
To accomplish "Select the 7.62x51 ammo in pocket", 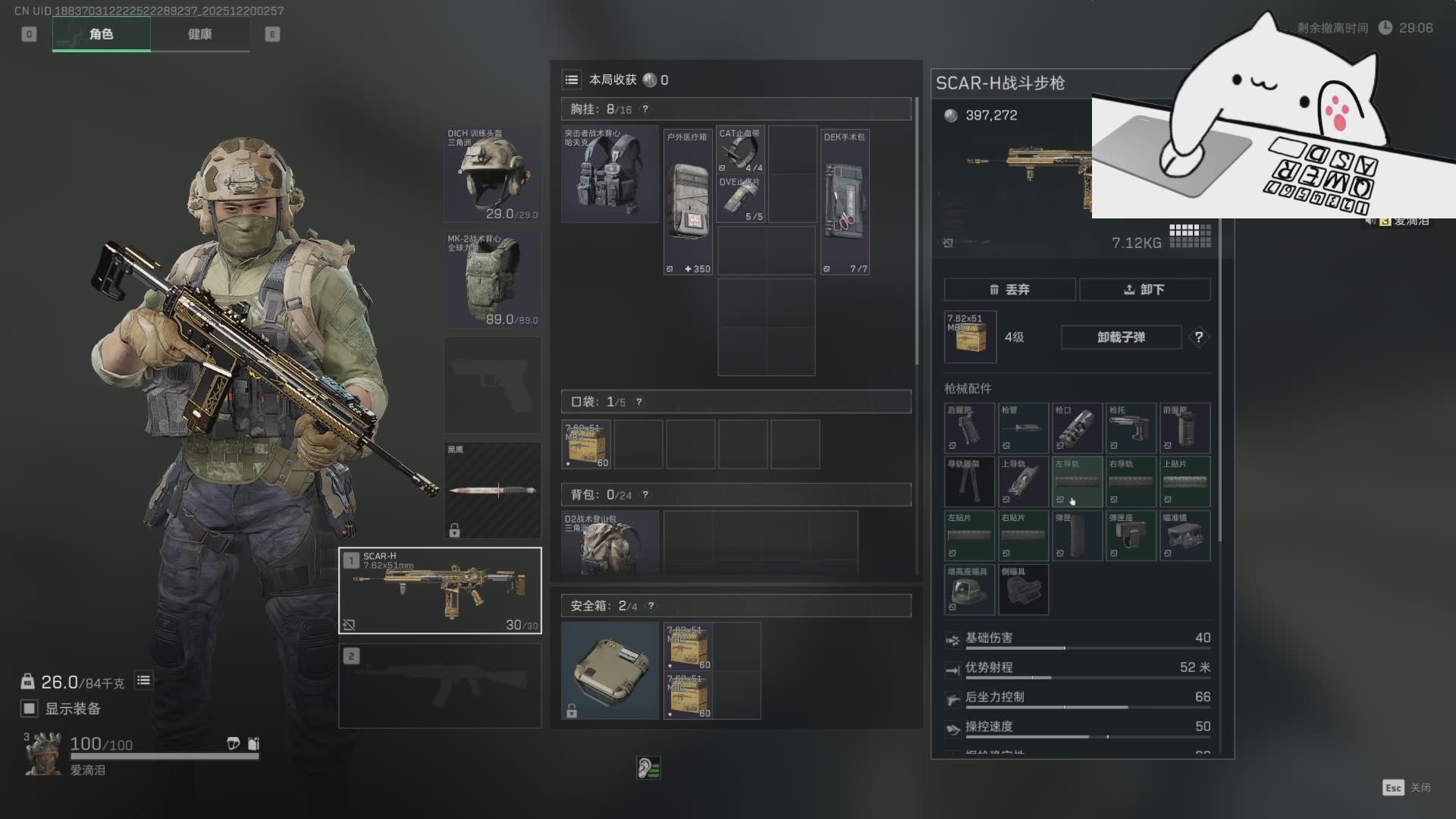I will click(x=586, y=444).
